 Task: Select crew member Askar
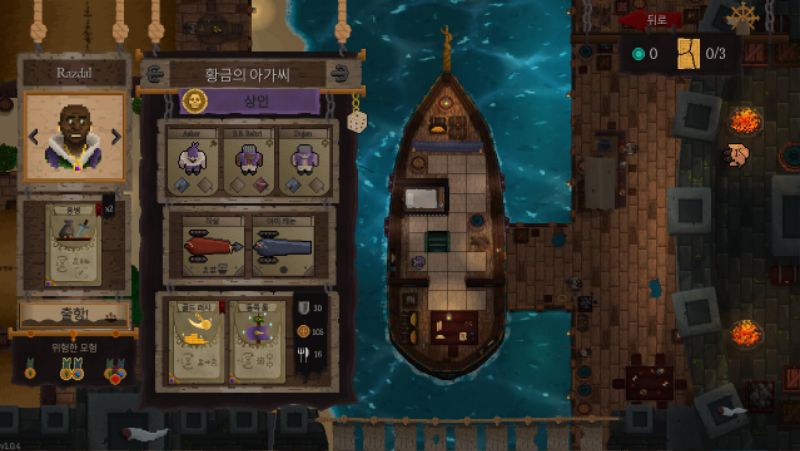[x=192, y=160]
